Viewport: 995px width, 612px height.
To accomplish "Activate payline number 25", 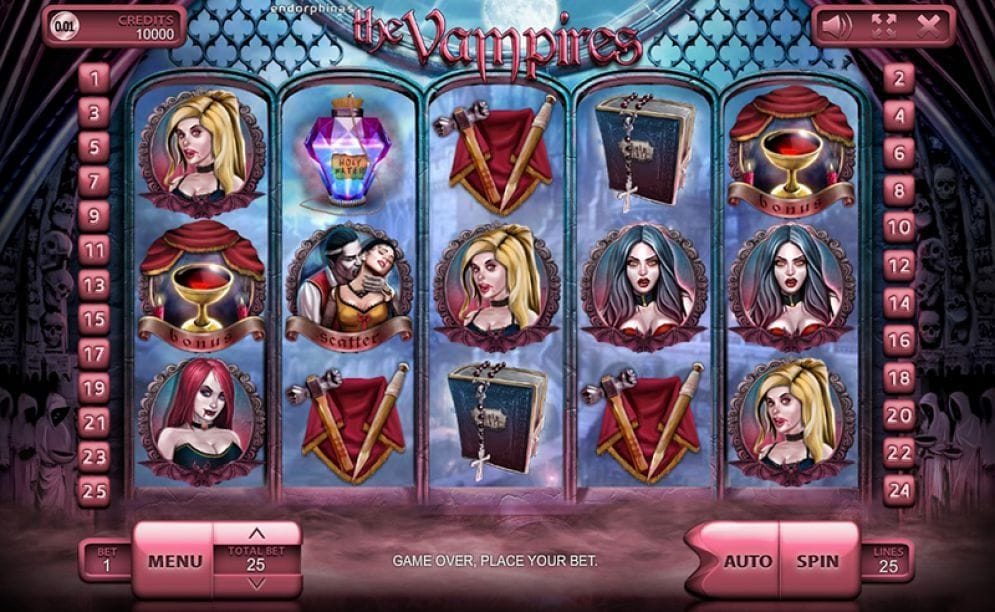I will pyautogui.click(x=94, y=491).
